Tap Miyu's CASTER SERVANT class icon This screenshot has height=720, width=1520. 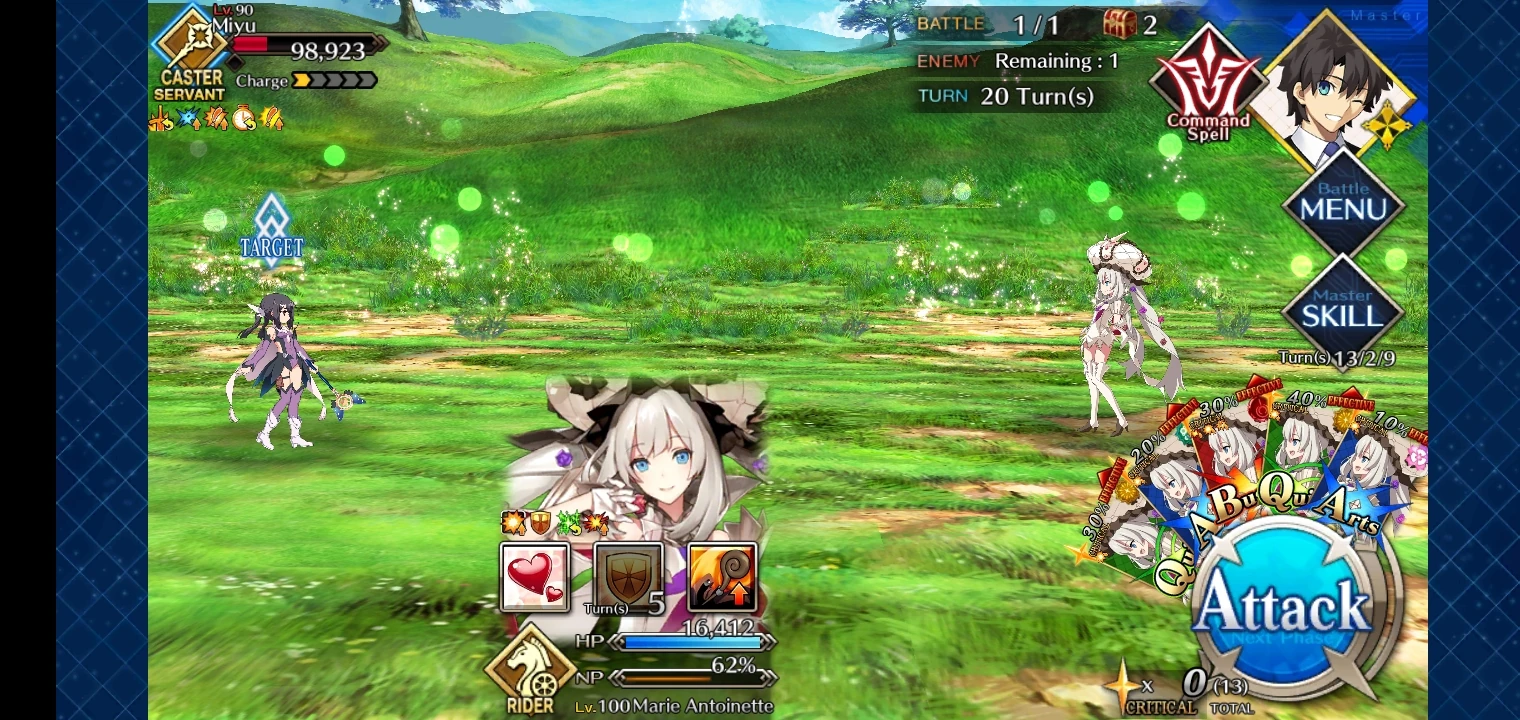190,55
